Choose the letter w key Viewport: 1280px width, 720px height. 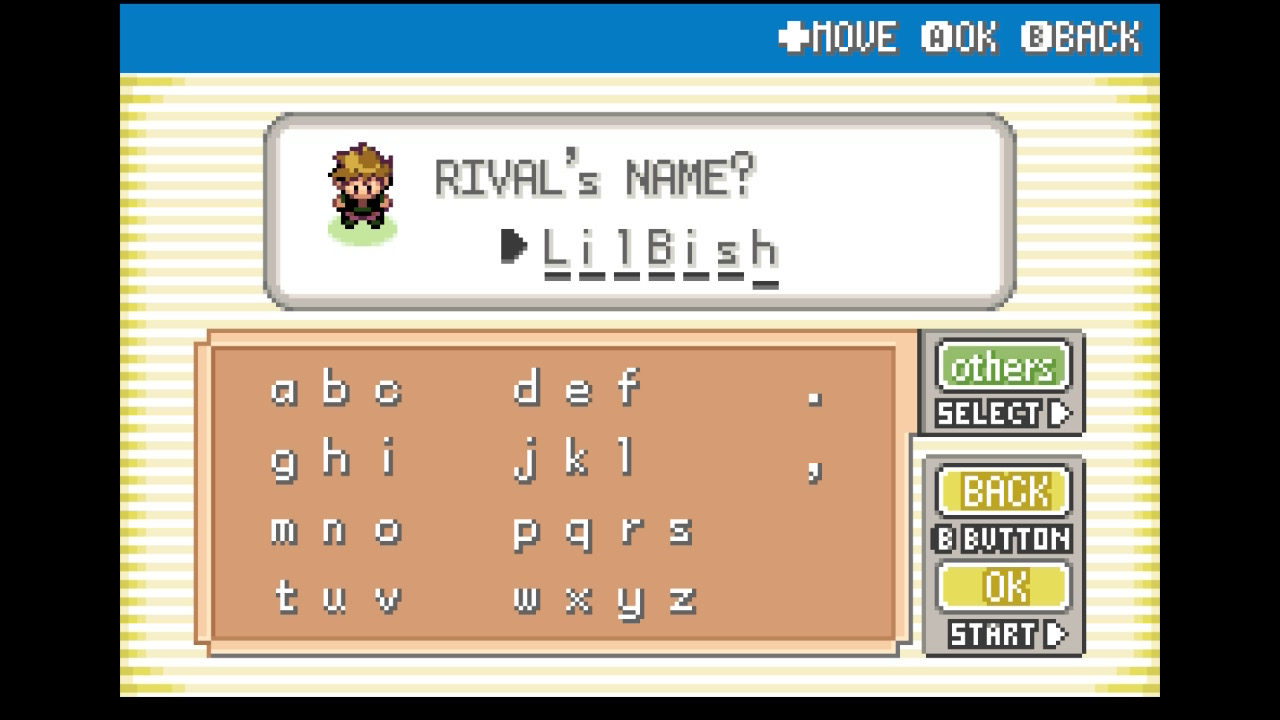point(525,600)
